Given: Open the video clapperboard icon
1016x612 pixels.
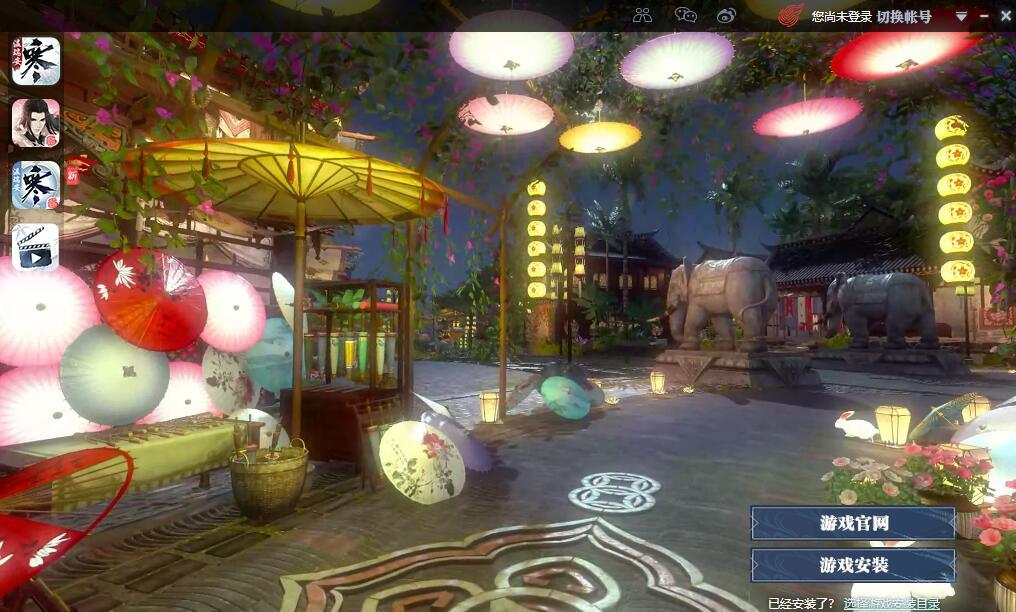Looking at the screenshot, I should 36,246.
